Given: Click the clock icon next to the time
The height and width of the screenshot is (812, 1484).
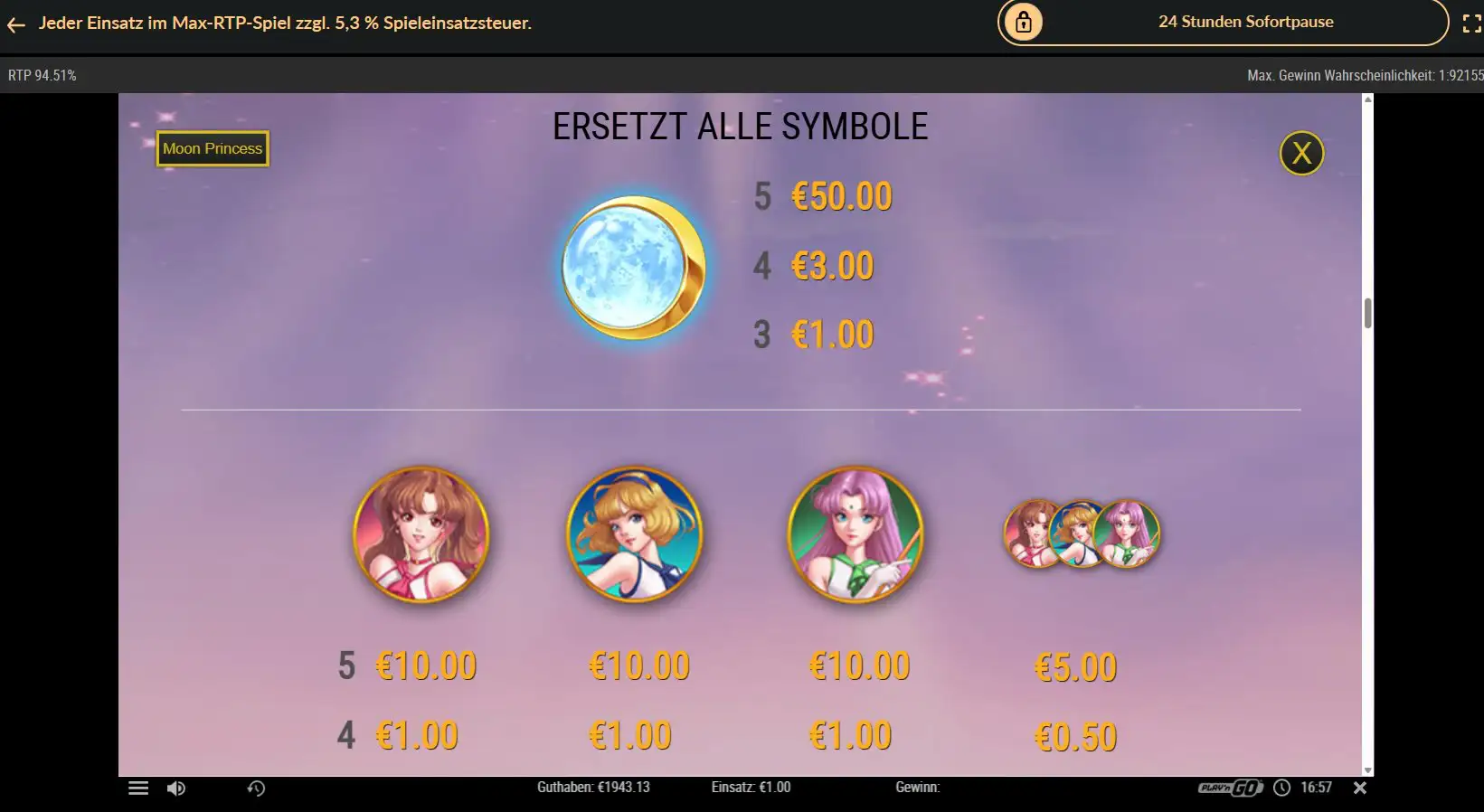Looking at the screenshot, I should click(1281, 788).
